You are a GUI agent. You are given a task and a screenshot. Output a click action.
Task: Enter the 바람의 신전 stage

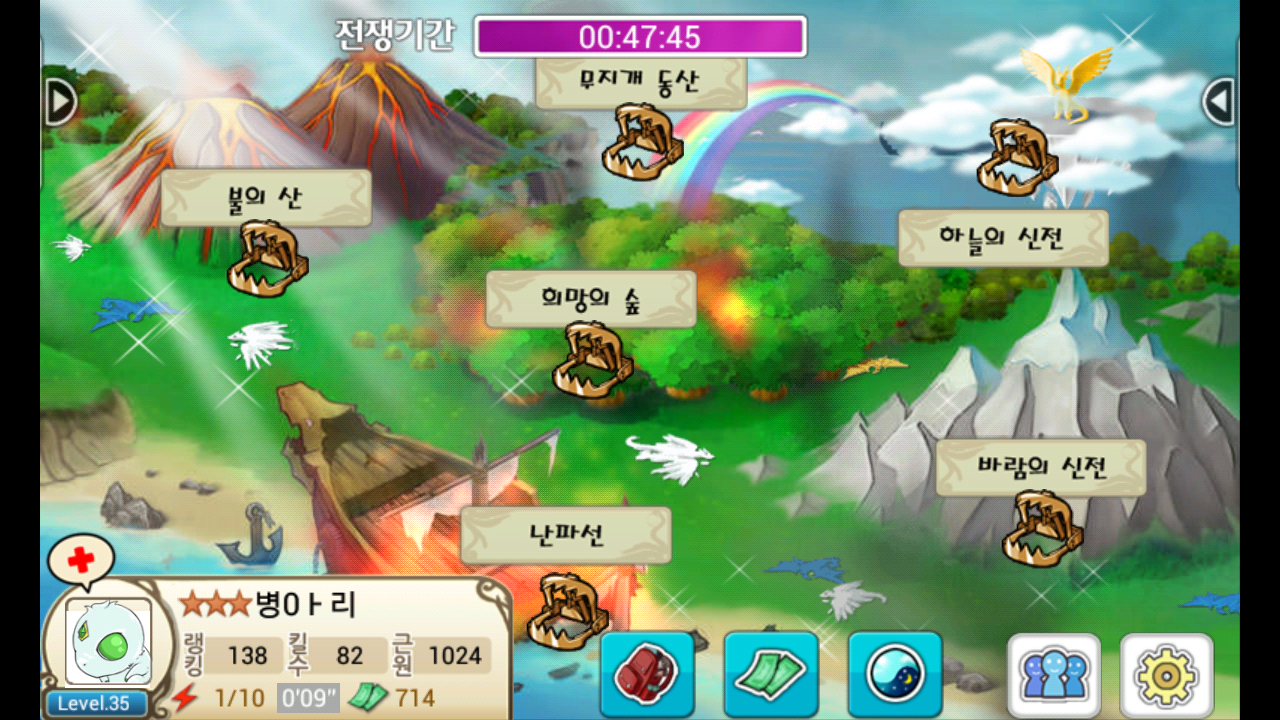pyautogui.click(x=1041, y=468)
